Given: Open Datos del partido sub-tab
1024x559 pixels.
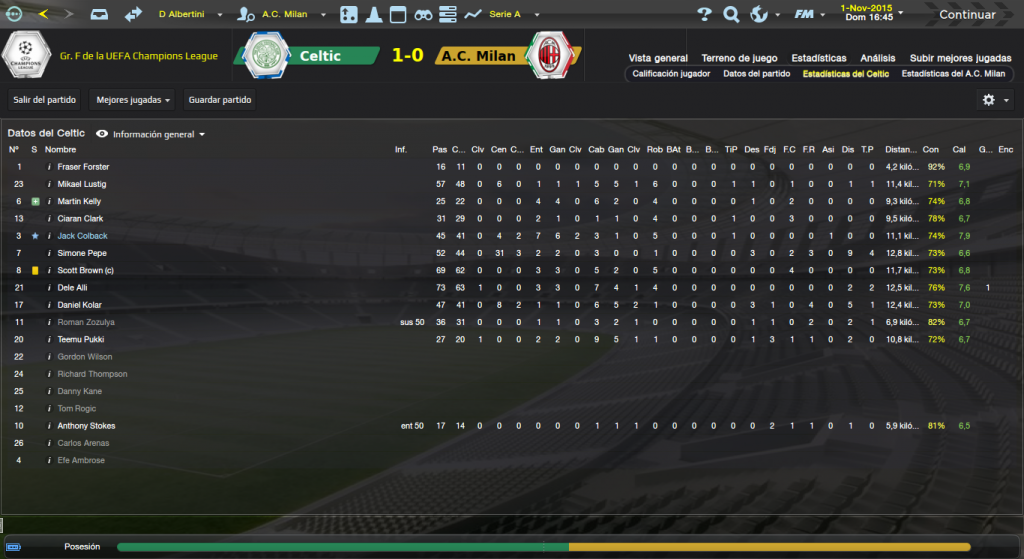Looking at the screenshot, I should coord(756,74).
